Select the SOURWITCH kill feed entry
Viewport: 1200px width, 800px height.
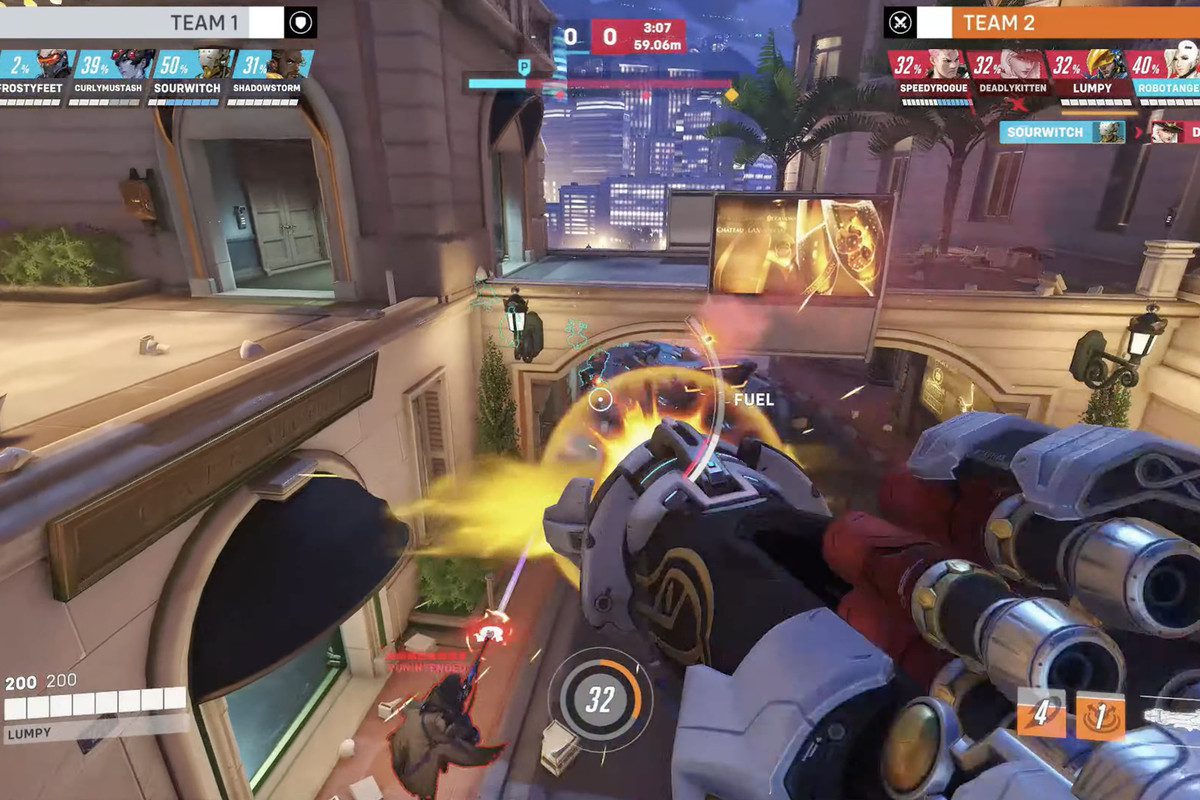pyautogui.click(x=1061, y=132)
